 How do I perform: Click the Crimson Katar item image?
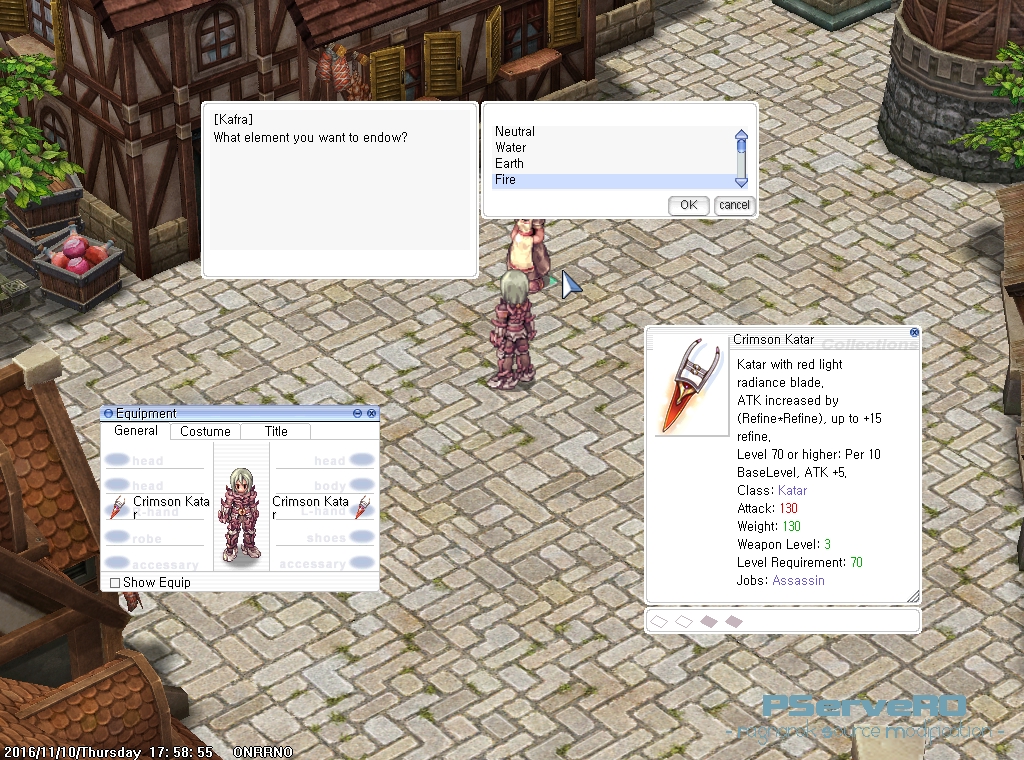pyautogui.click(x=691, y=385)
